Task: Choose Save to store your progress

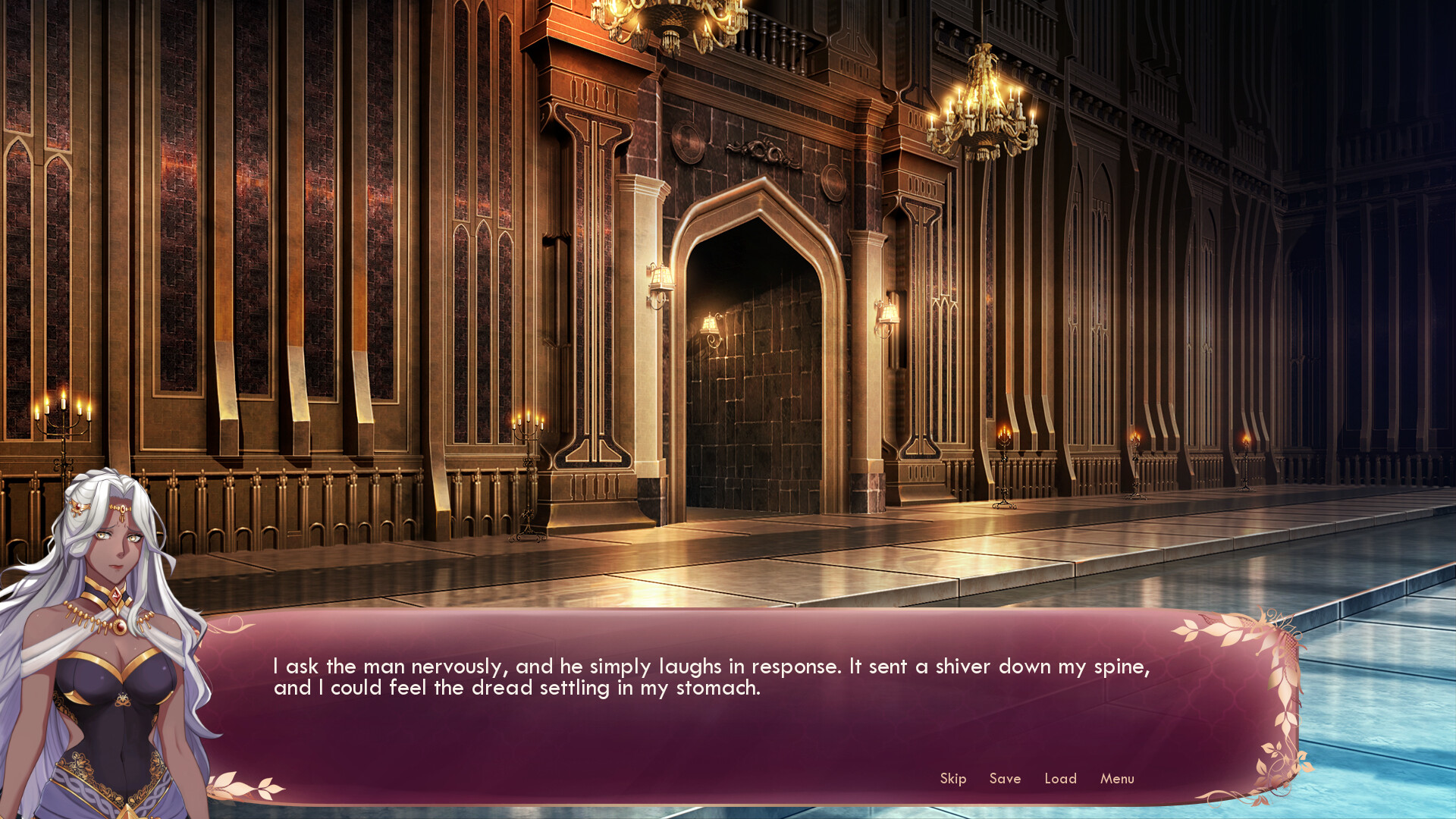Action: click(x=1005, y=778)
